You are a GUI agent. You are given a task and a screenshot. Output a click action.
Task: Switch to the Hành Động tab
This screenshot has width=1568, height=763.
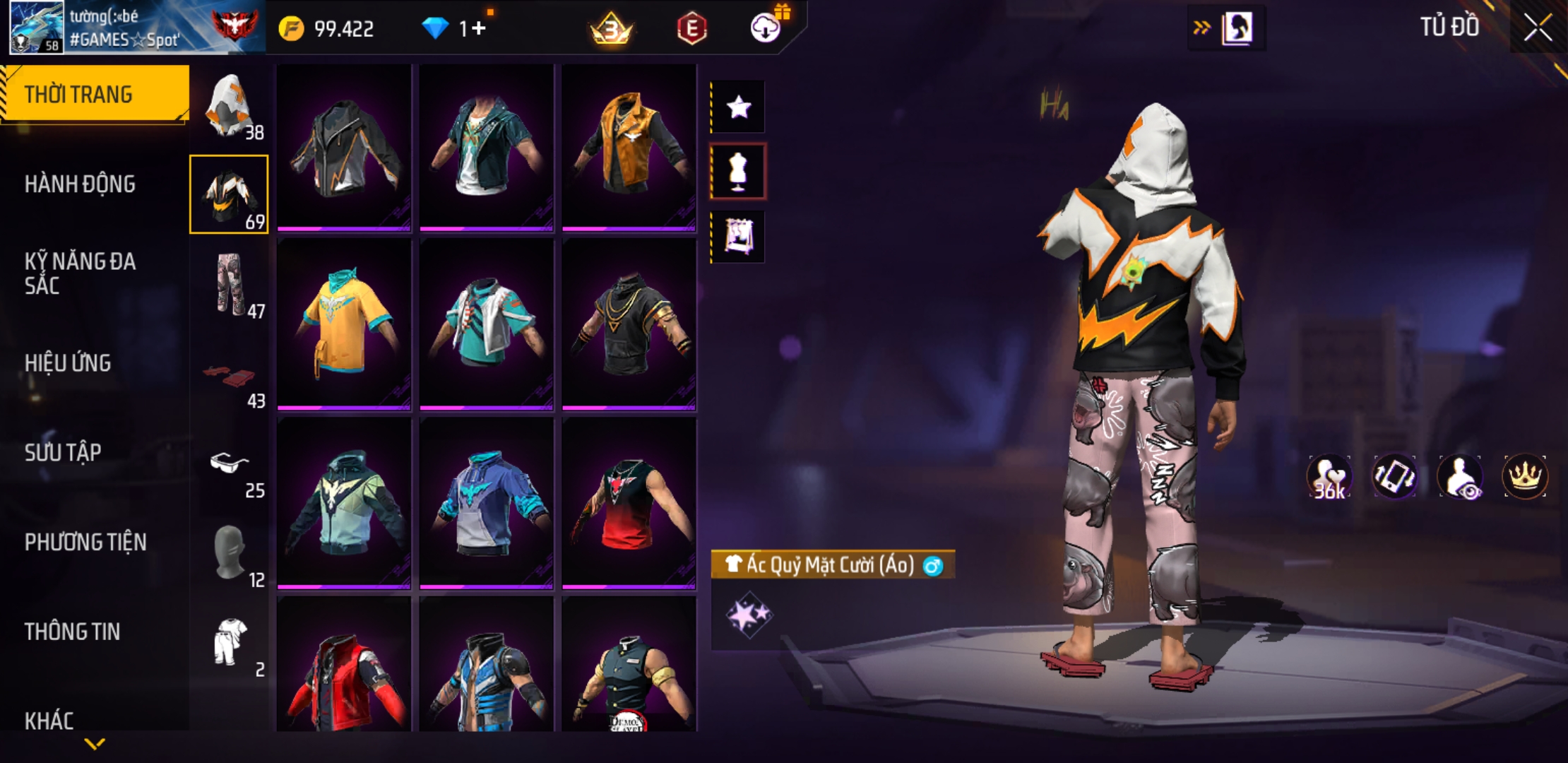pos(80,184)
